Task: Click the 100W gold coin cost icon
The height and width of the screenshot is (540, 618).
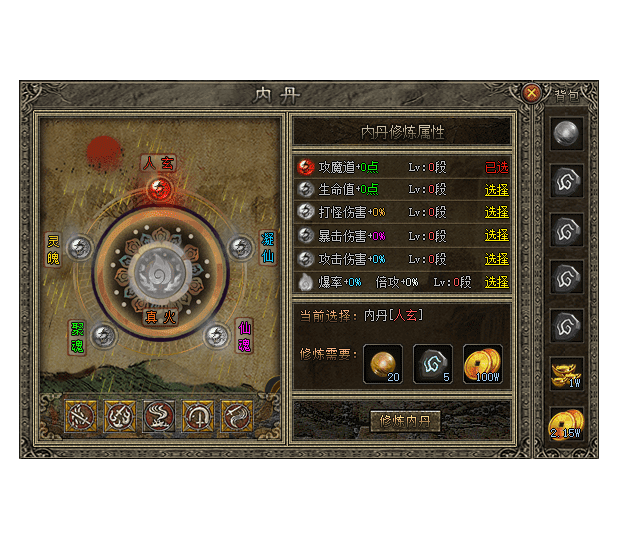Action: click(x=483, y=363)
